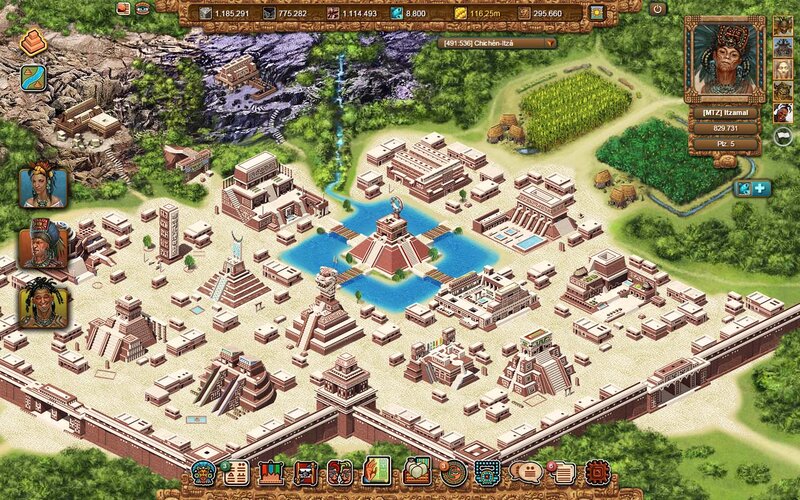Open the speech bubbles chat icon
The width and height of the screenshot is (800, 500).
pyautogui.click(x=524, y=472)
